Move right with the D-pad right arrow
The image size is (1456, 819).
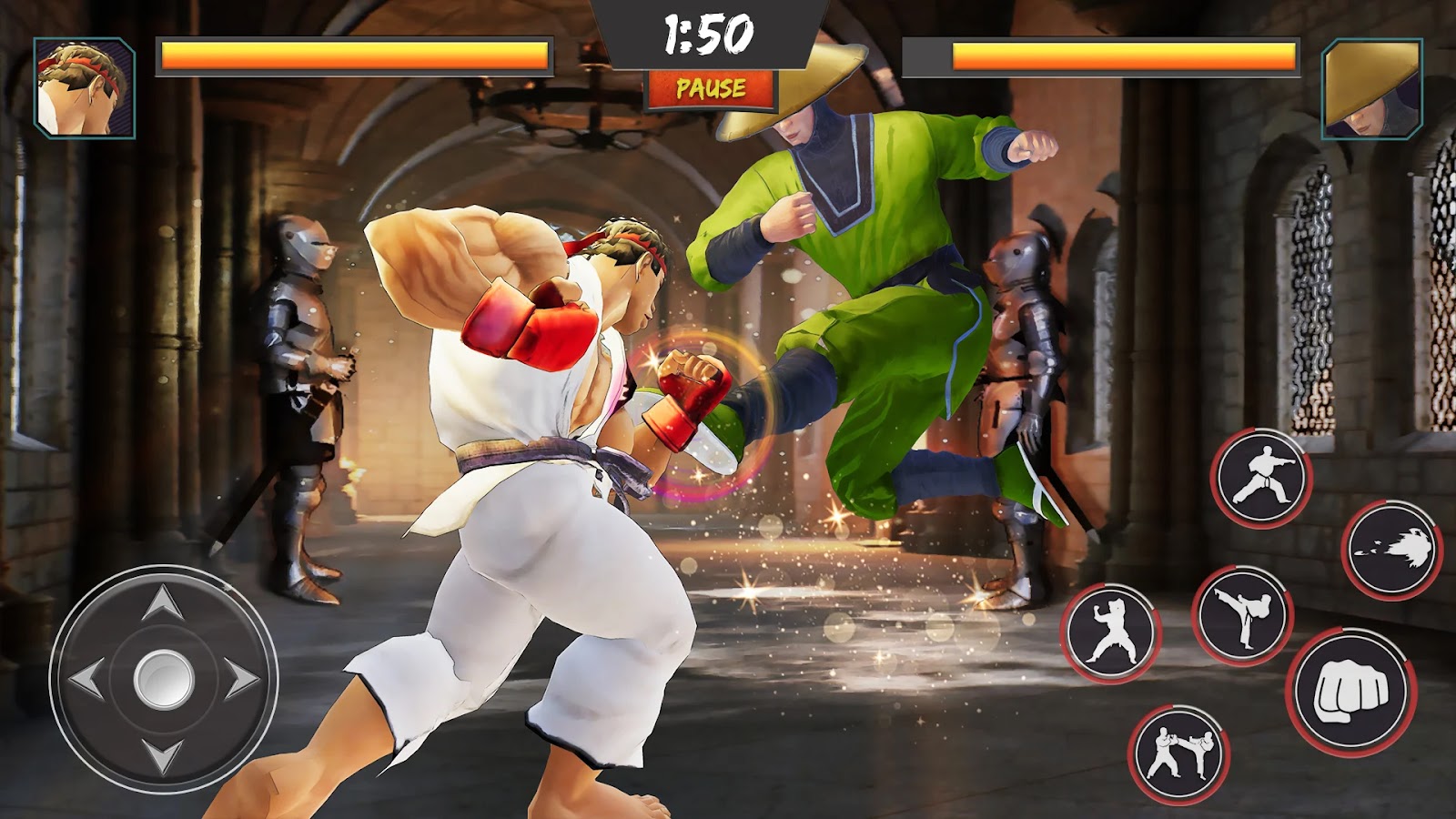click(x=240, y=679)
